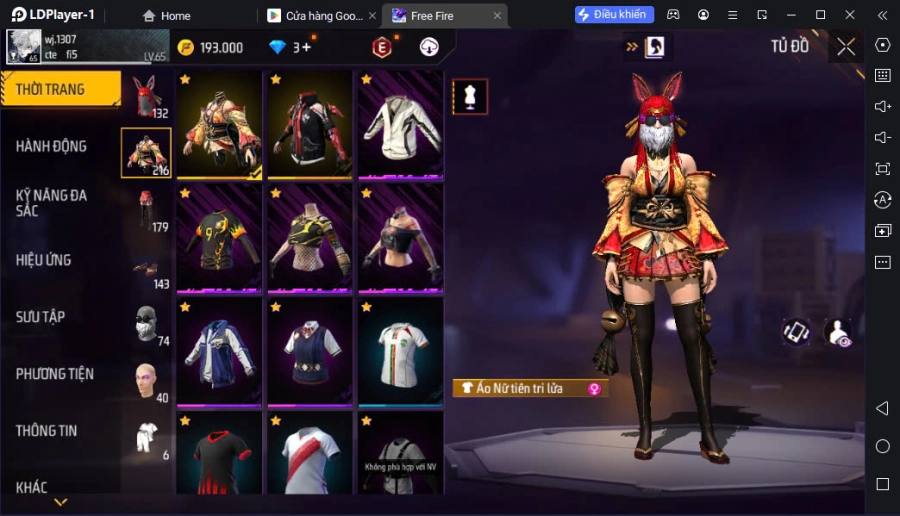900x516 pixels.
Task: Pick the blue and white varsity jacket
Action: (219, 351)
